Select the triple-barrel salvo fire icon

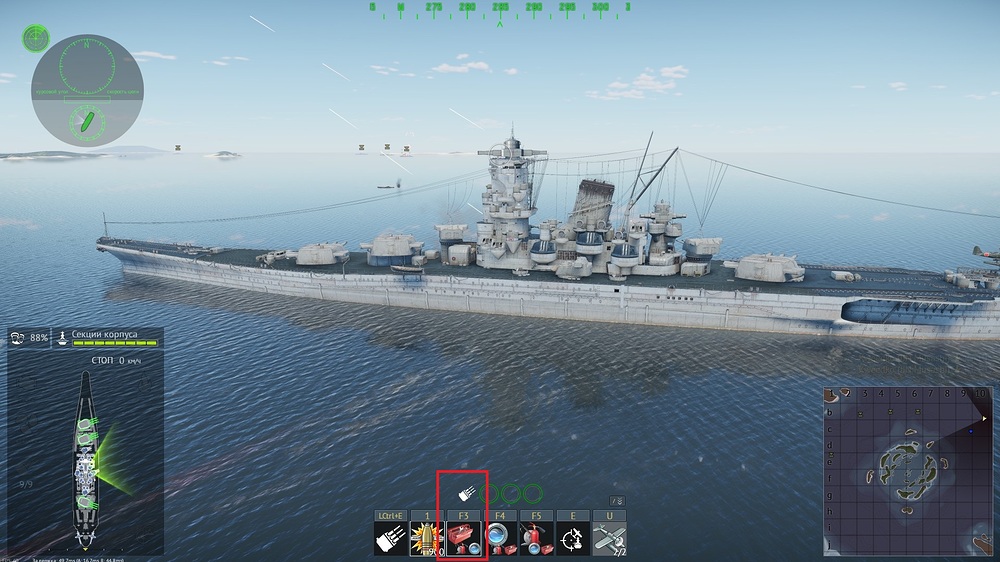click(x=390, y=539)
